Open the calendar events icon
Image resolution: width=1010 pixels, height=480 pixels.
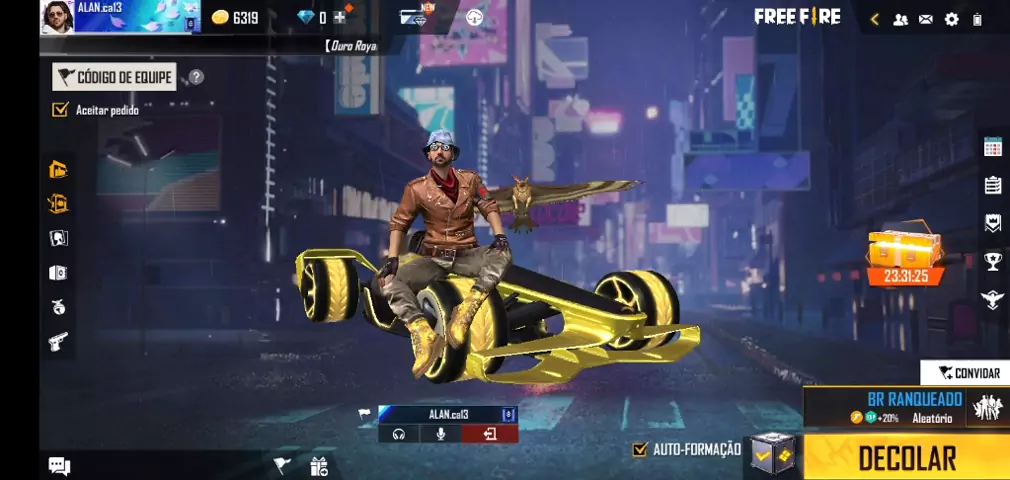[x=992, y=147]
